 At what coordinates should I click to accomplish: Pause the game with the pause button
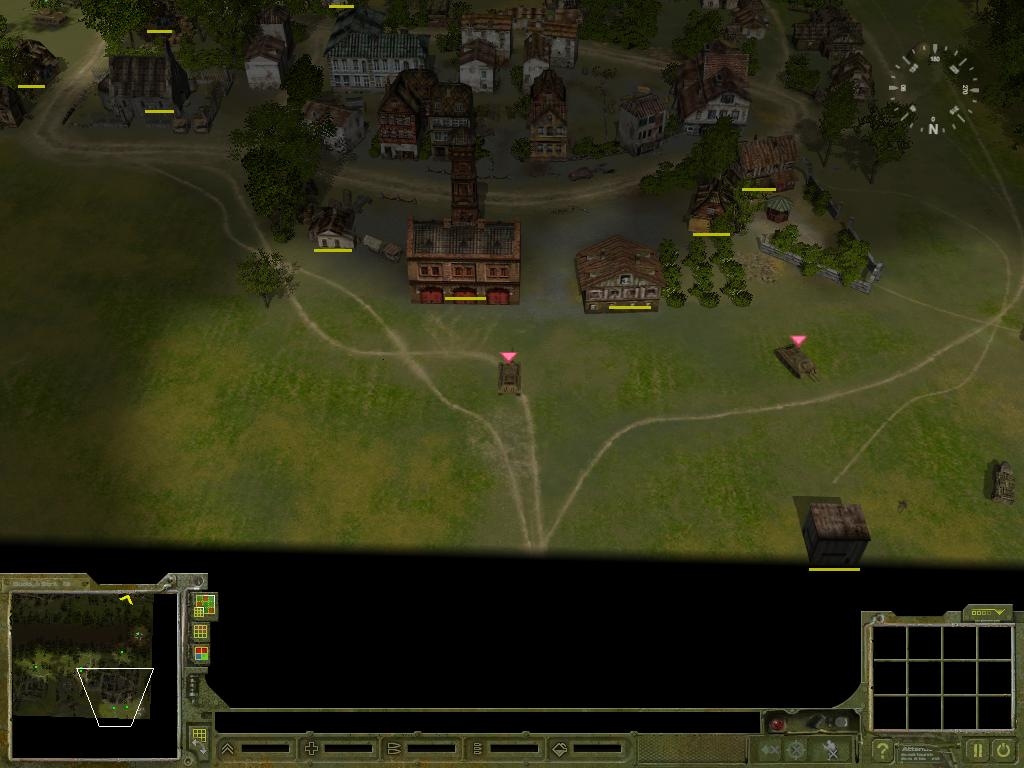pos(977,749)
